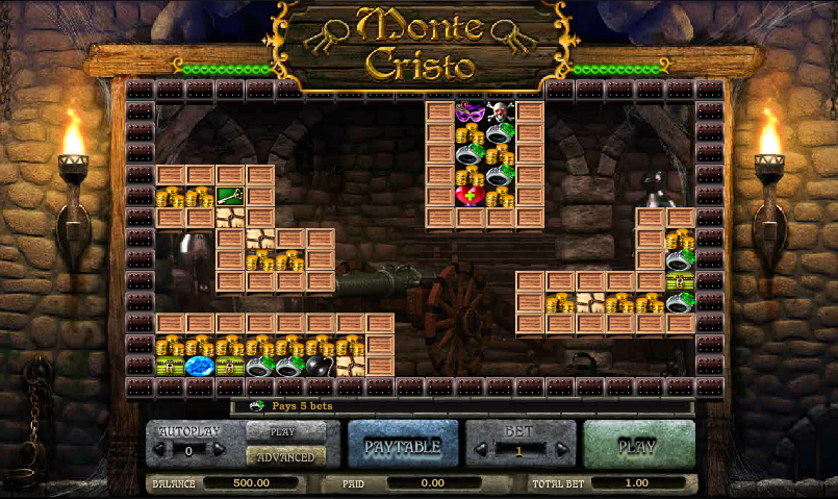This screenshot has height=499, width=838.
Task: Open Advanced autoplay settings
Action: (285, 456)
